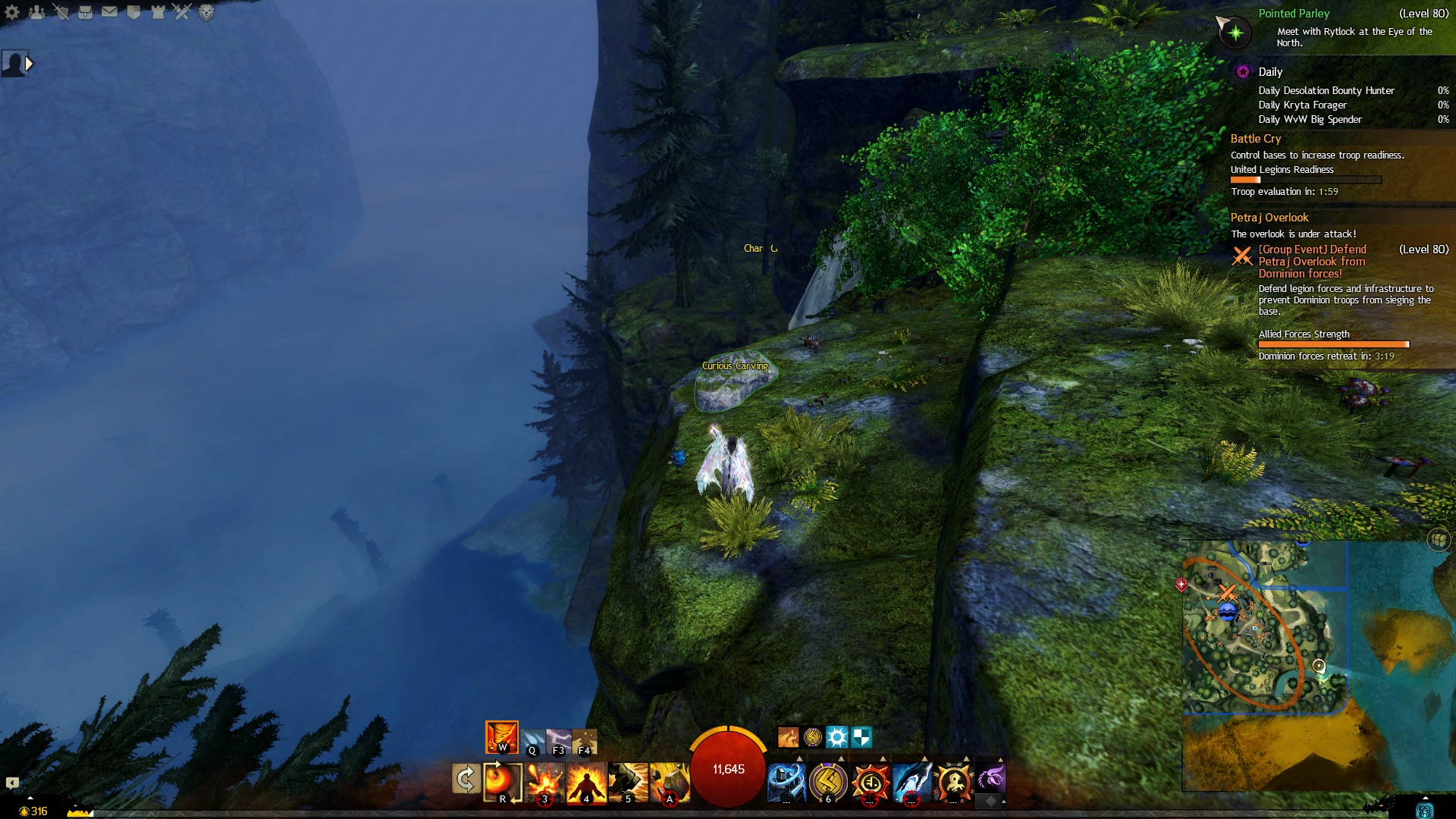This screenshot has height=819, width=1456.
Task: Activate the fire tornado attunement skill
Action: (x=501, y=736)
